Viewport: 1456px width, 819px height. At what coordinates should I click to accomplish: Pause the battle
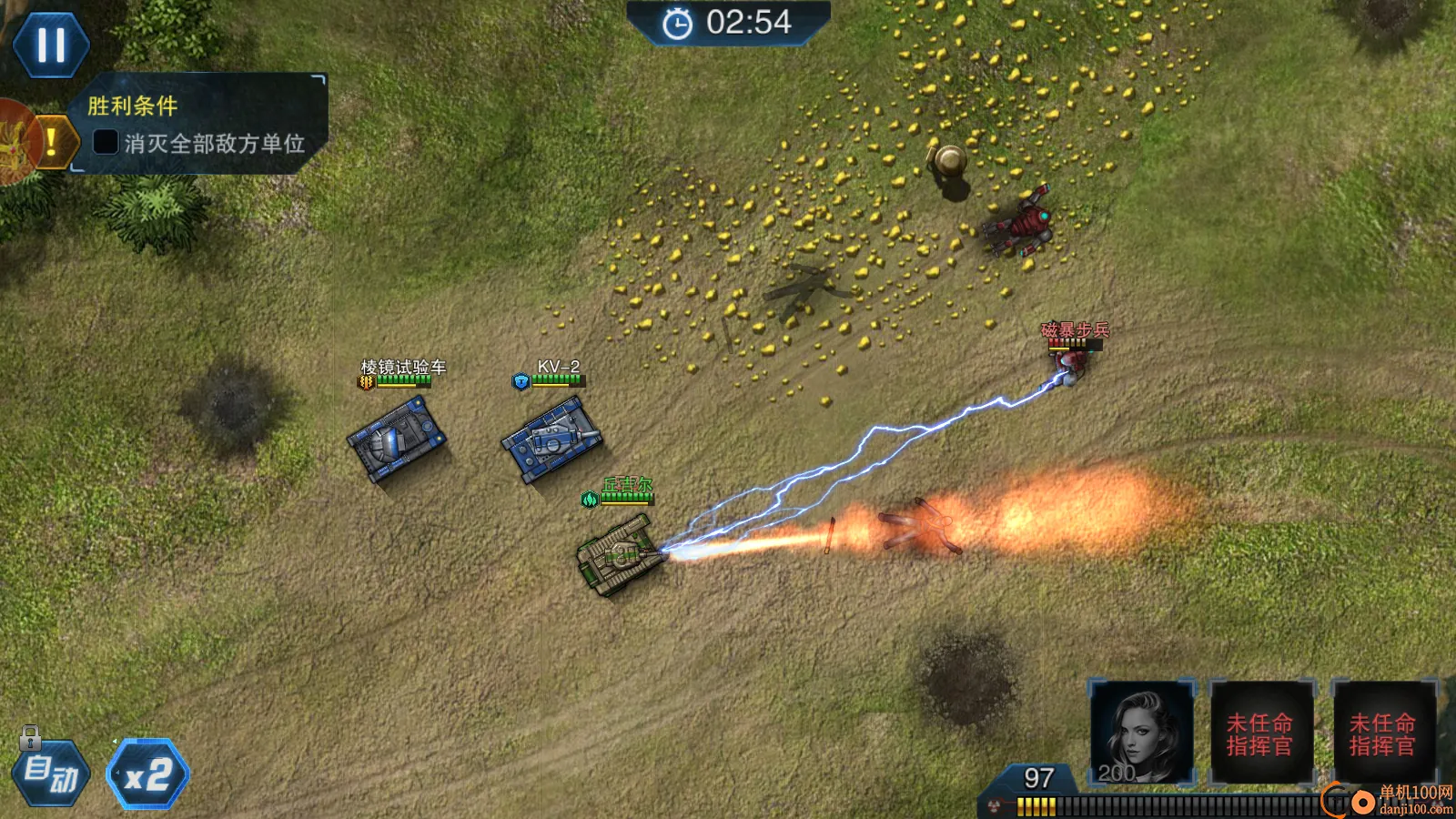51,45
